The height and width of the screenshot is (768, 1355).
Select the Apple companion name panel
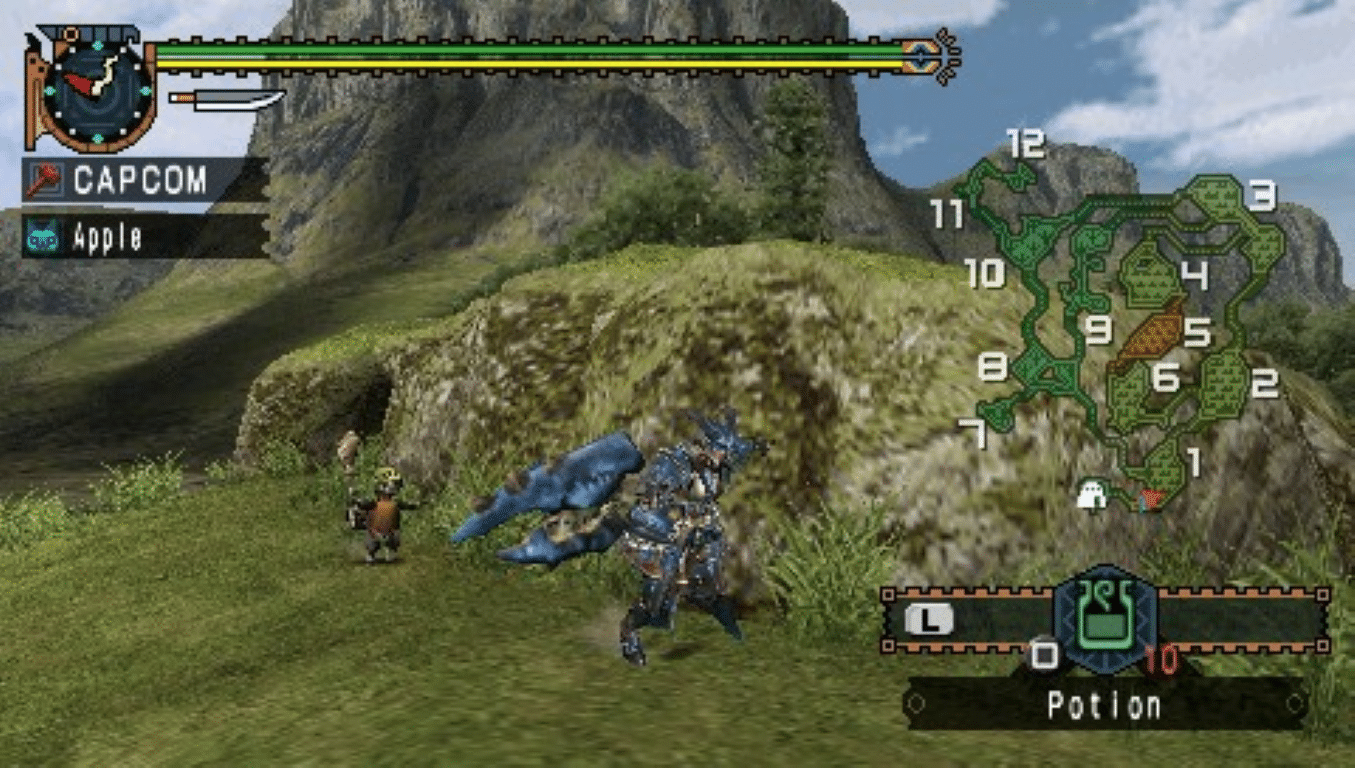click(x=146, y=238)
